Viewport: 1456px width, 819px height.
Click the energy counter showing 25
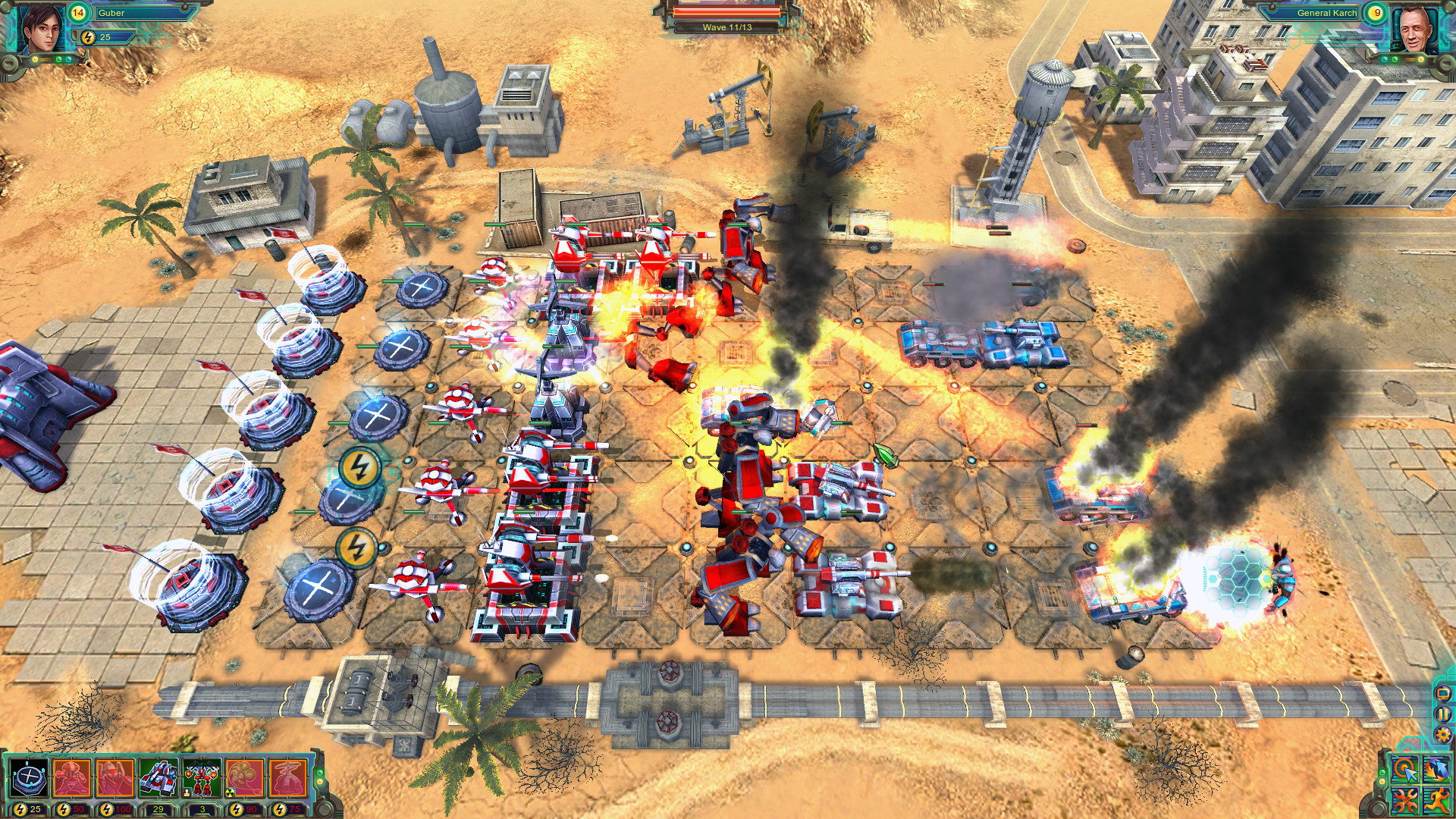click(x=99, y=36)
